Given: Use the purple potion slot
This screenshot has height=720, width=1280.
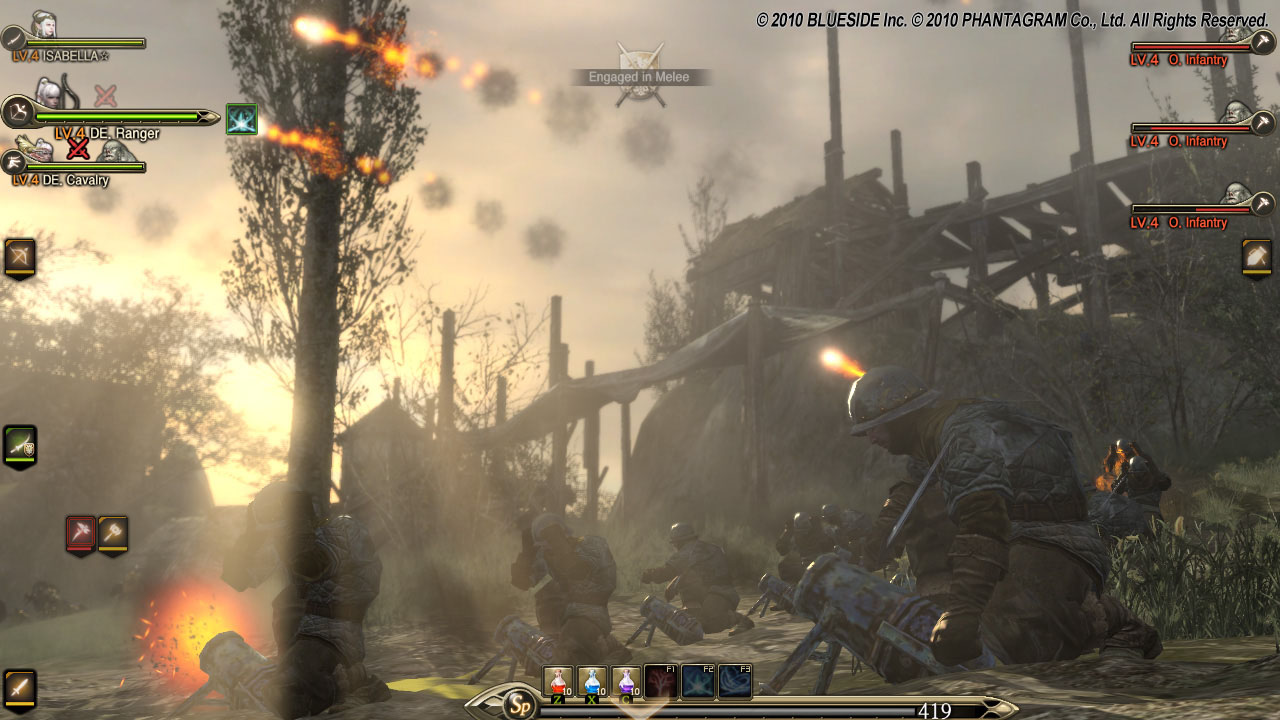Looking at the screenshot, I should (626, 681).
